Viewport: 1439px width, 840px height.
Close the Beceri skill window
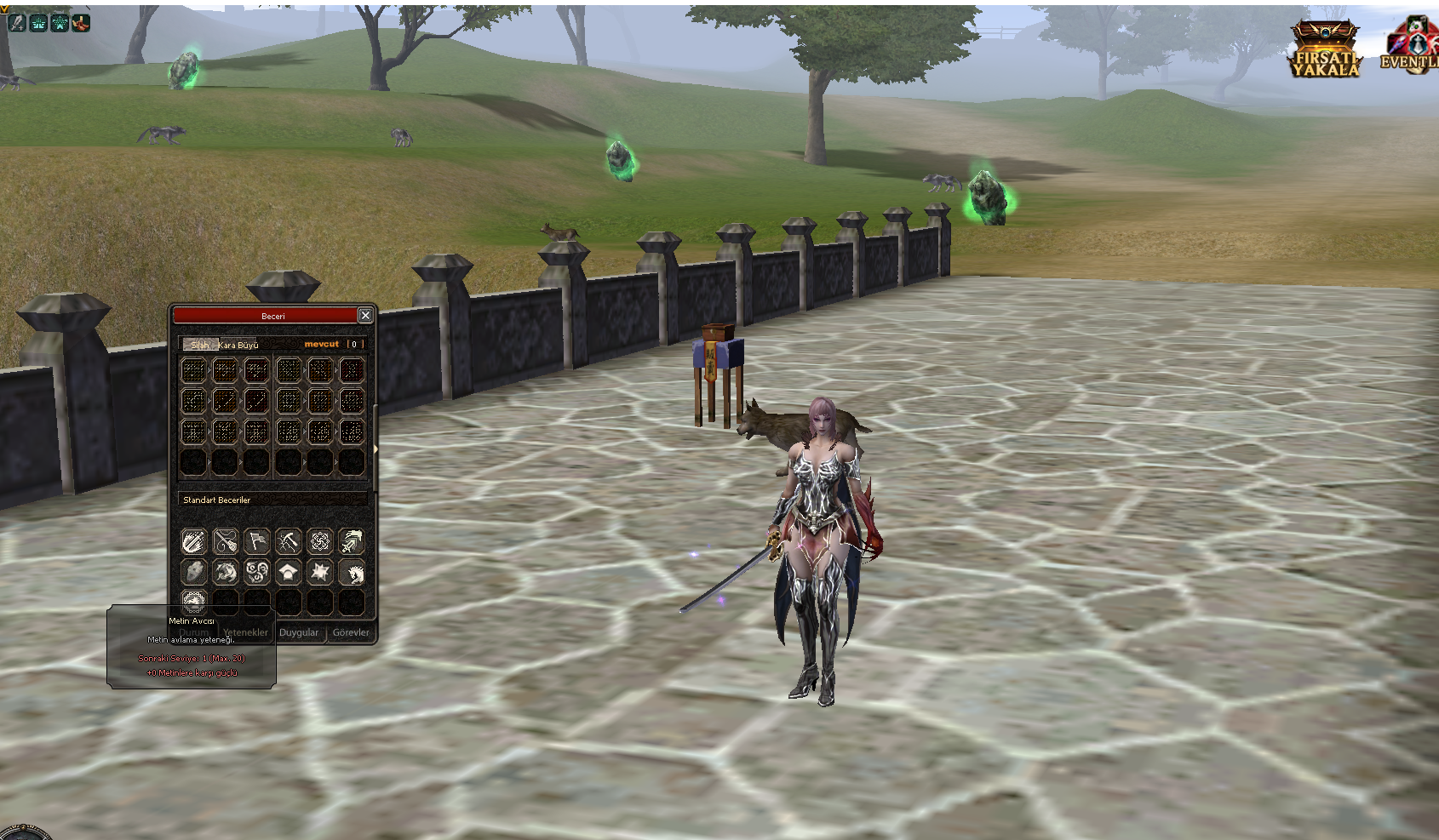click(x=365, y=316)
